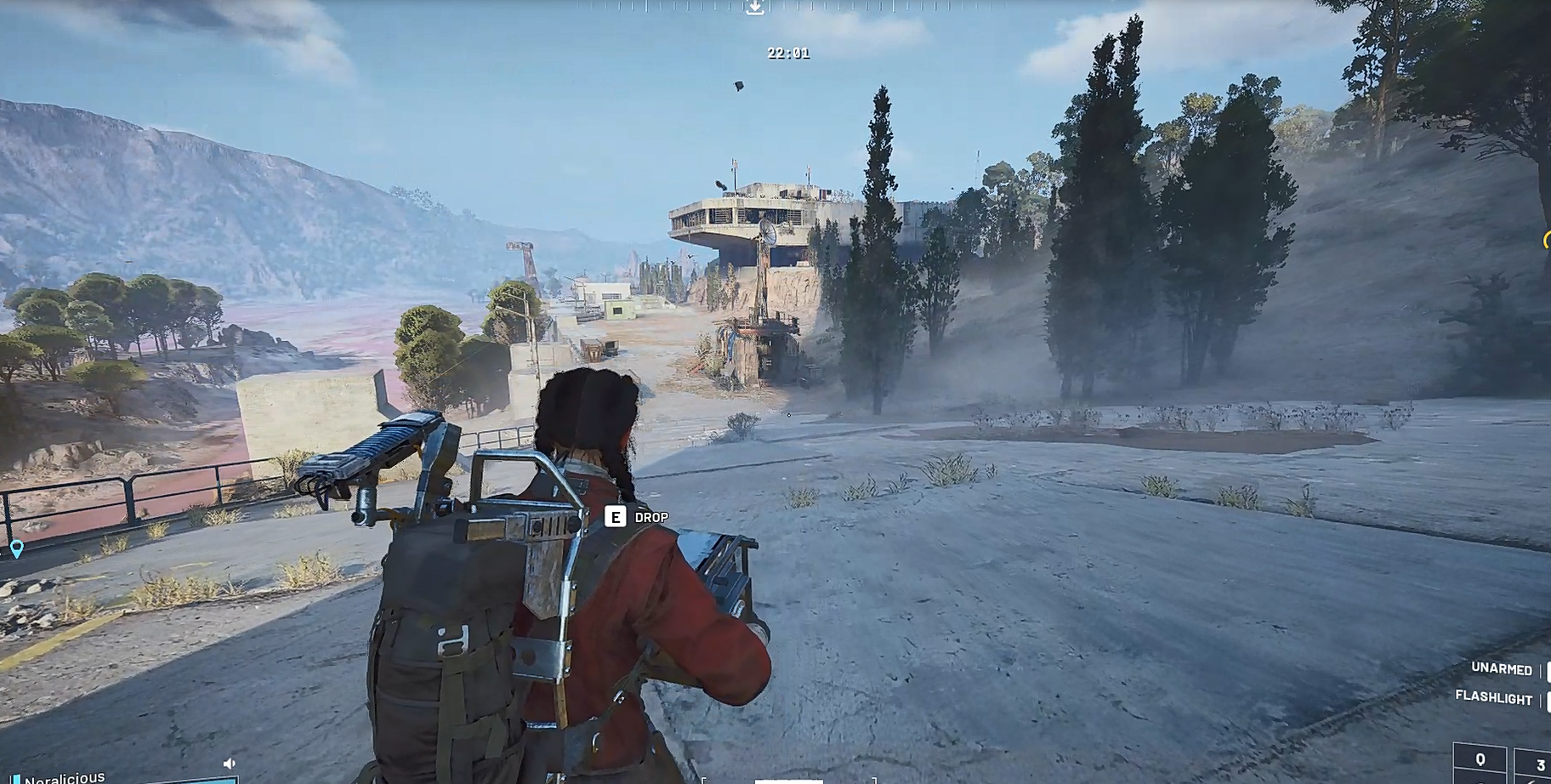Click the extraction marker on the compass
This screenshot has height=784, width=1551.
pos(754,8)
